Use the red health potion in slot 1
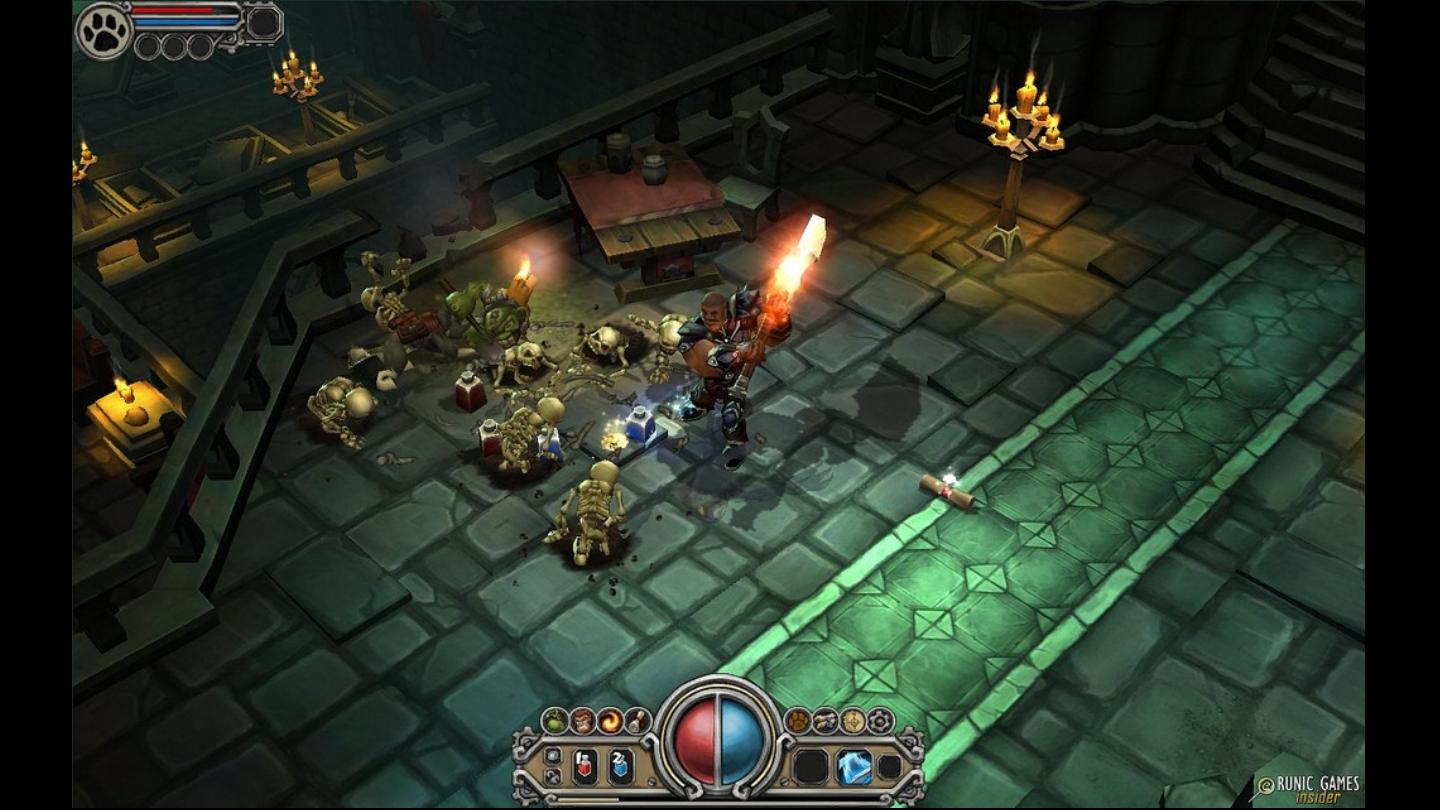 [x=586, y=766]
